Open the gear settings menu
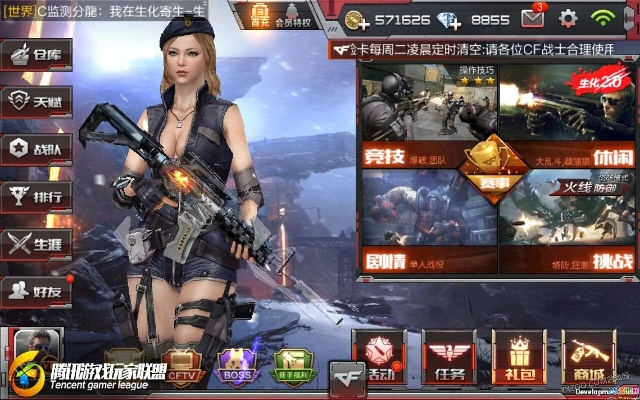 click(x=568, y=18)
